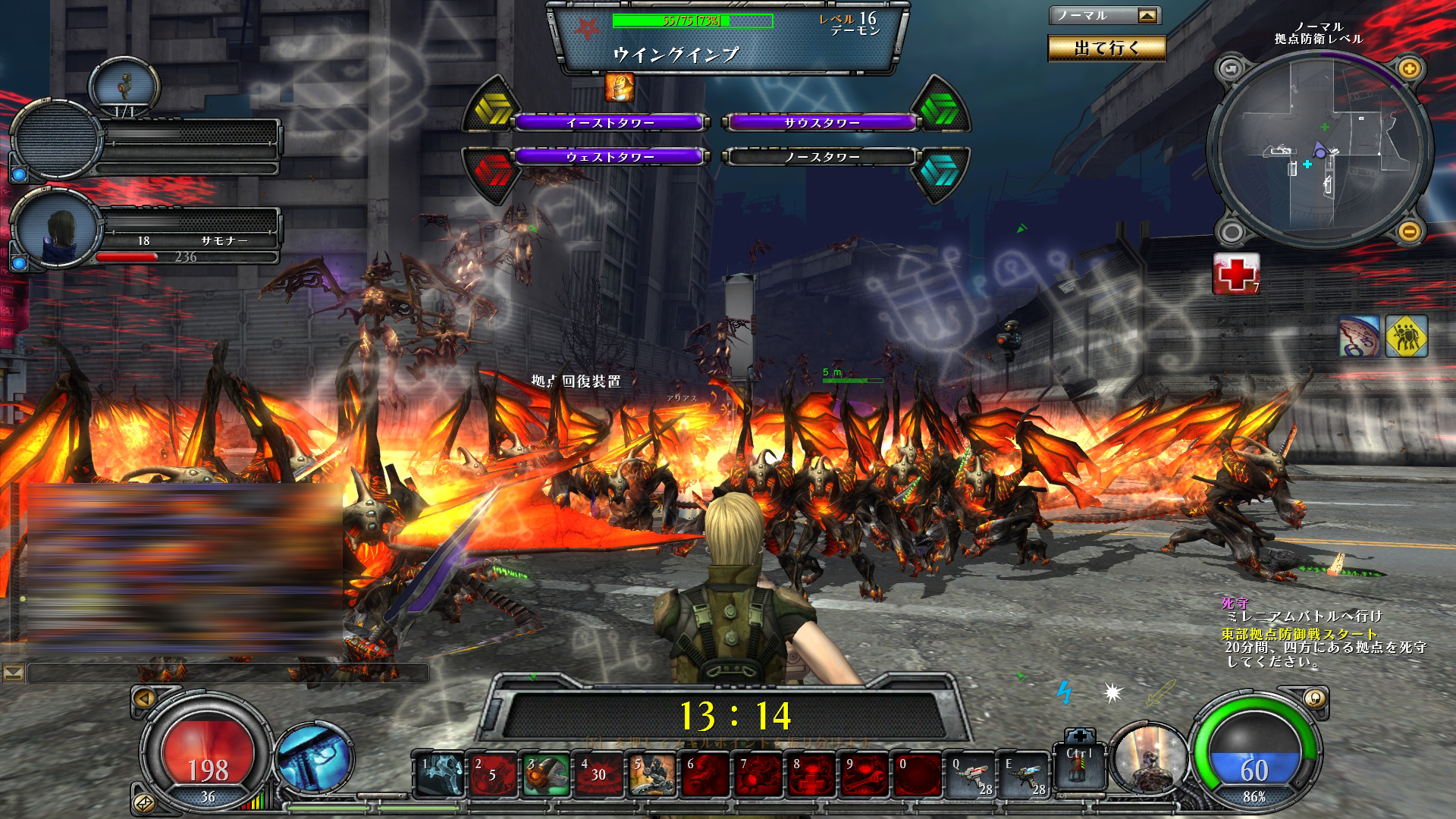Image resolution: width=1456 pixels, height=819 pixels.
Task: Use the red cross medkit icon
Action: coord(1235,272)
